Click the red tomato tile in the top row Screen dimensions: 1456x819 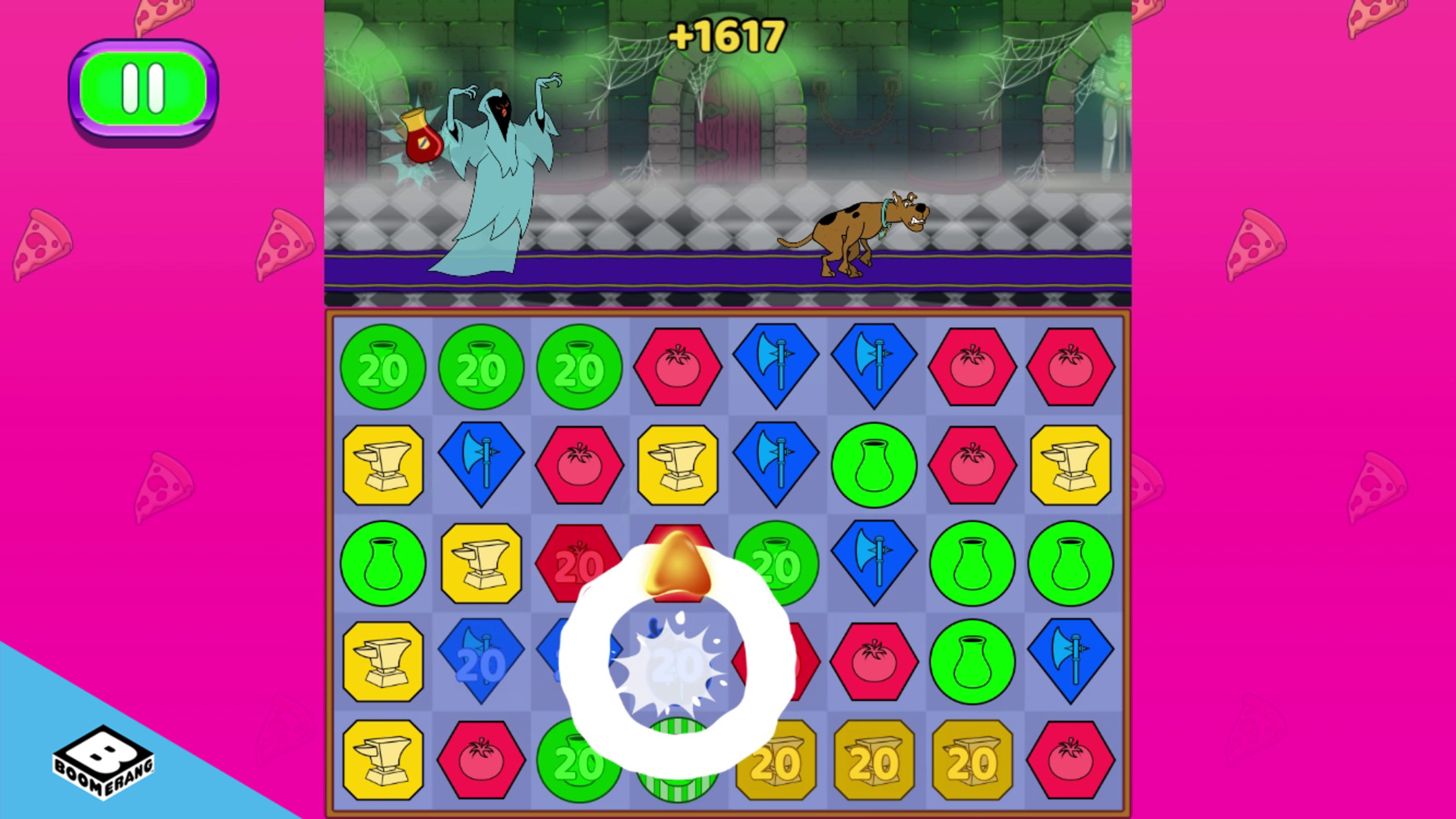click(677, 367)
